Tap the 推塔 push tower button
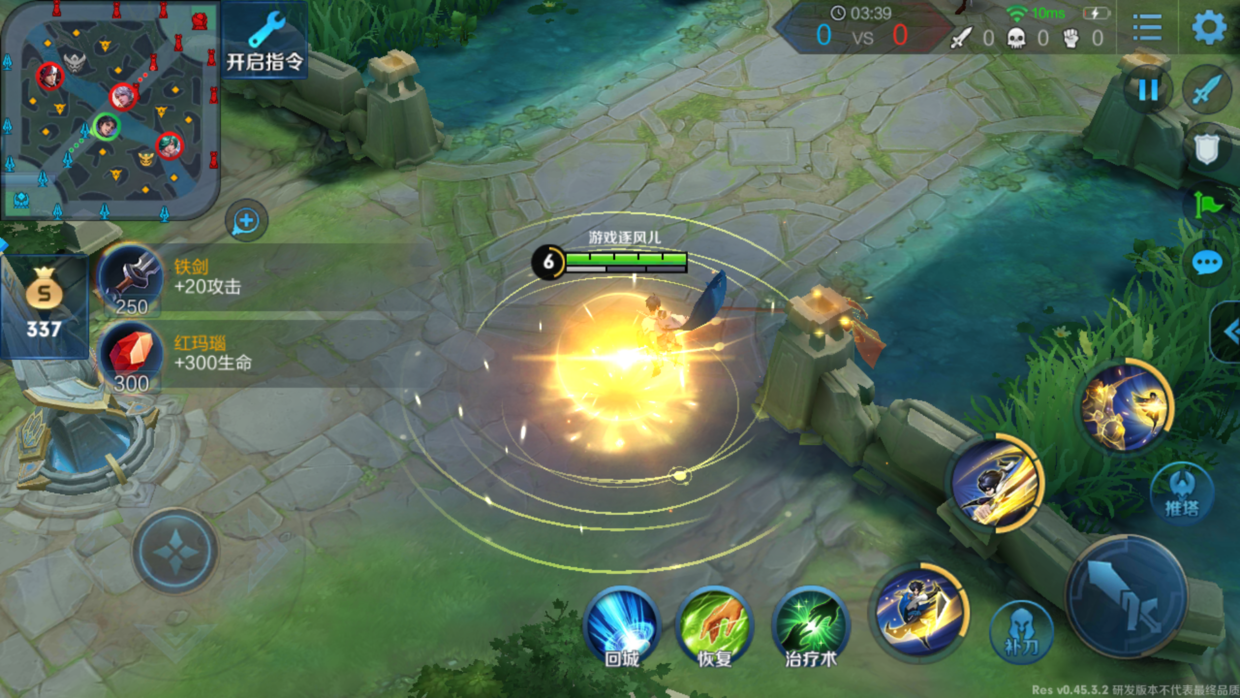1240x698 pixels. (1182, 492)
